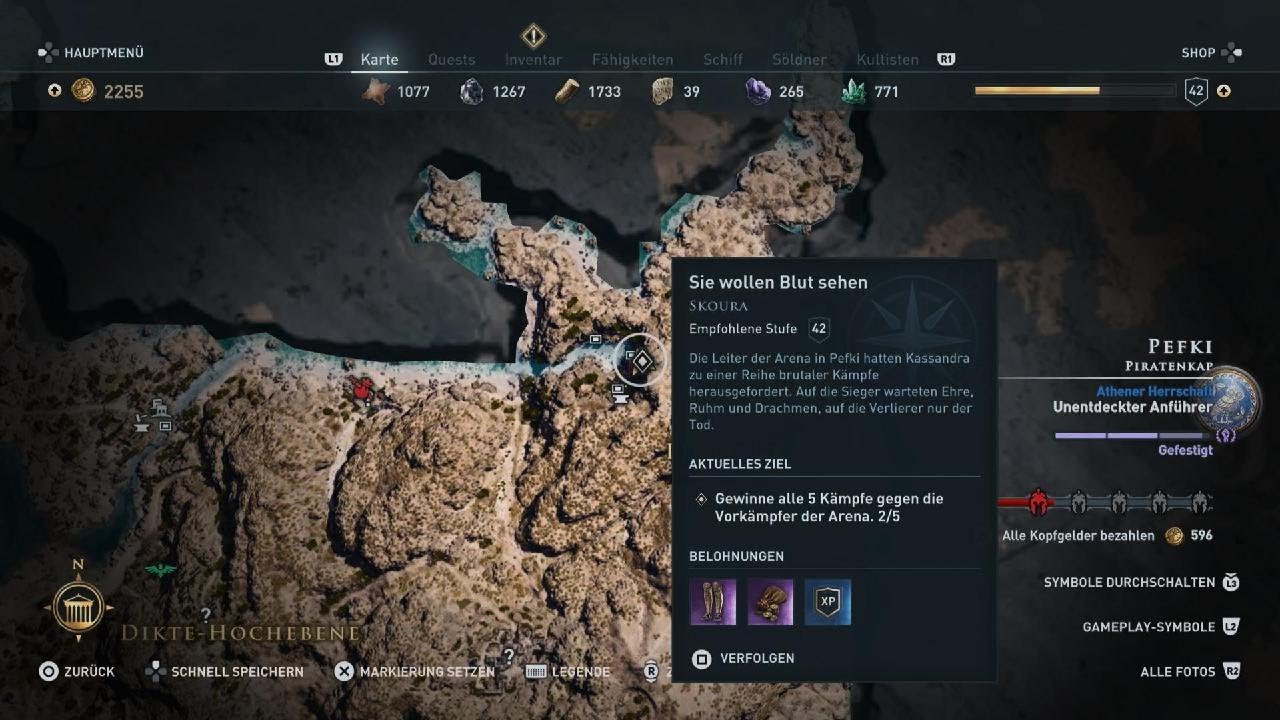
Task: Open the Quests tab
Action: (451, 60)
